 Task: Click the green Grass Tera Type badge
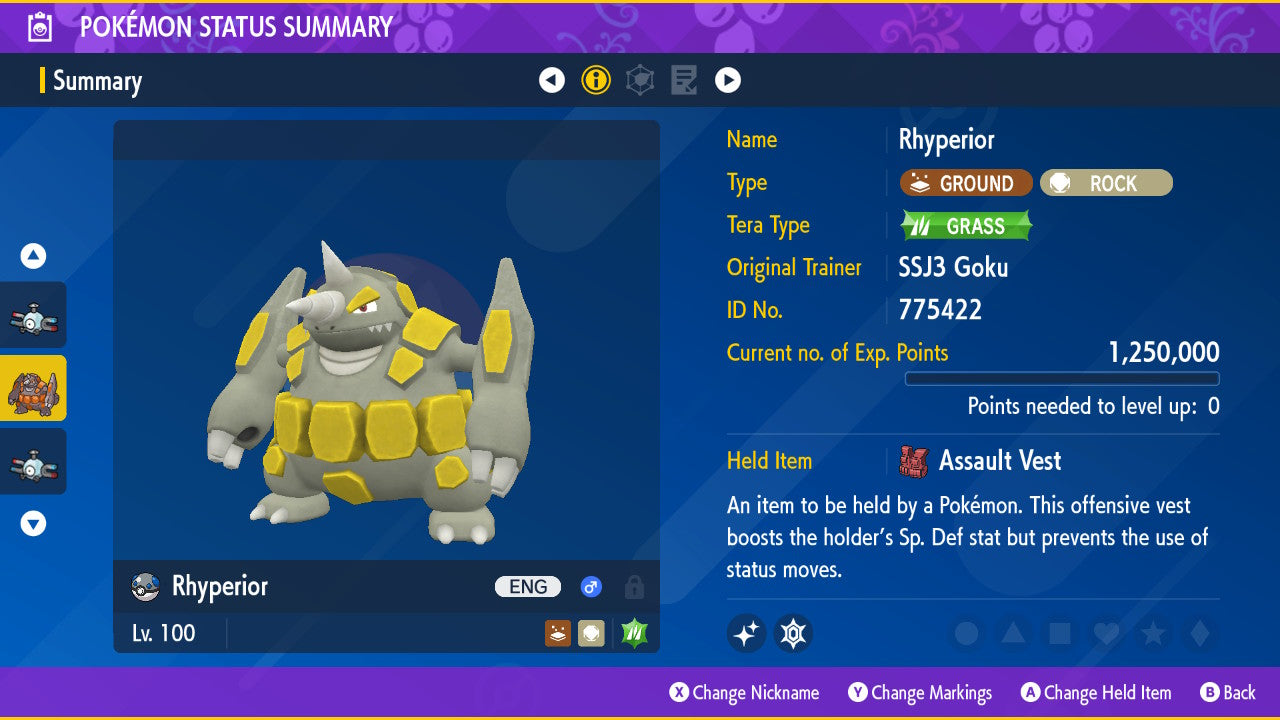pos(966,226)
